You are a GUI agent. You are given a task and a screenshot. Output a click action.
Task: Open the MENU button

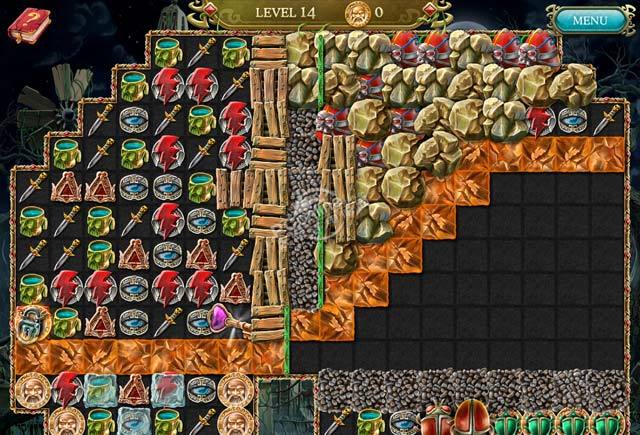click(589, 19)
